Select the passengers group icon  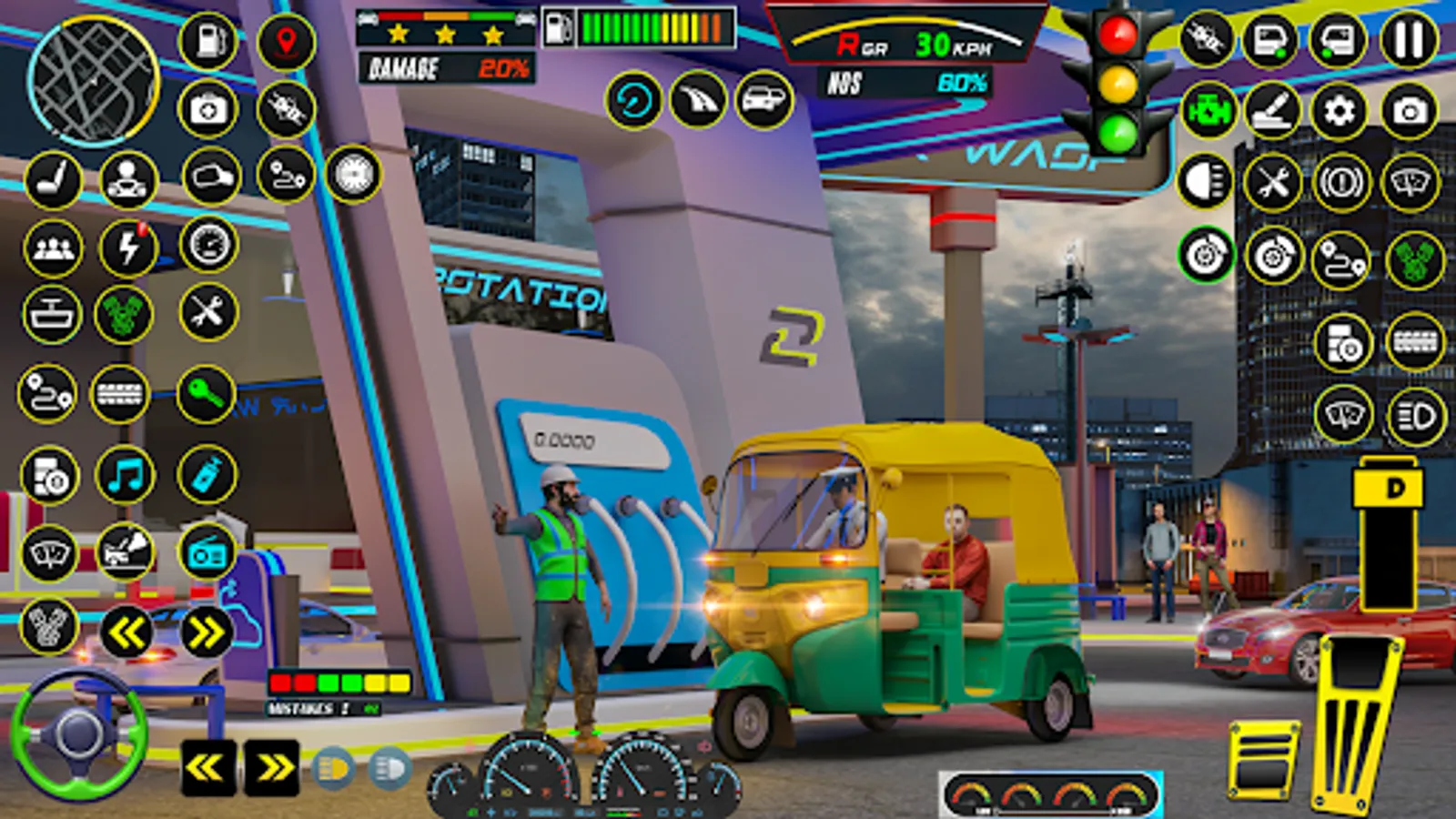52,248
